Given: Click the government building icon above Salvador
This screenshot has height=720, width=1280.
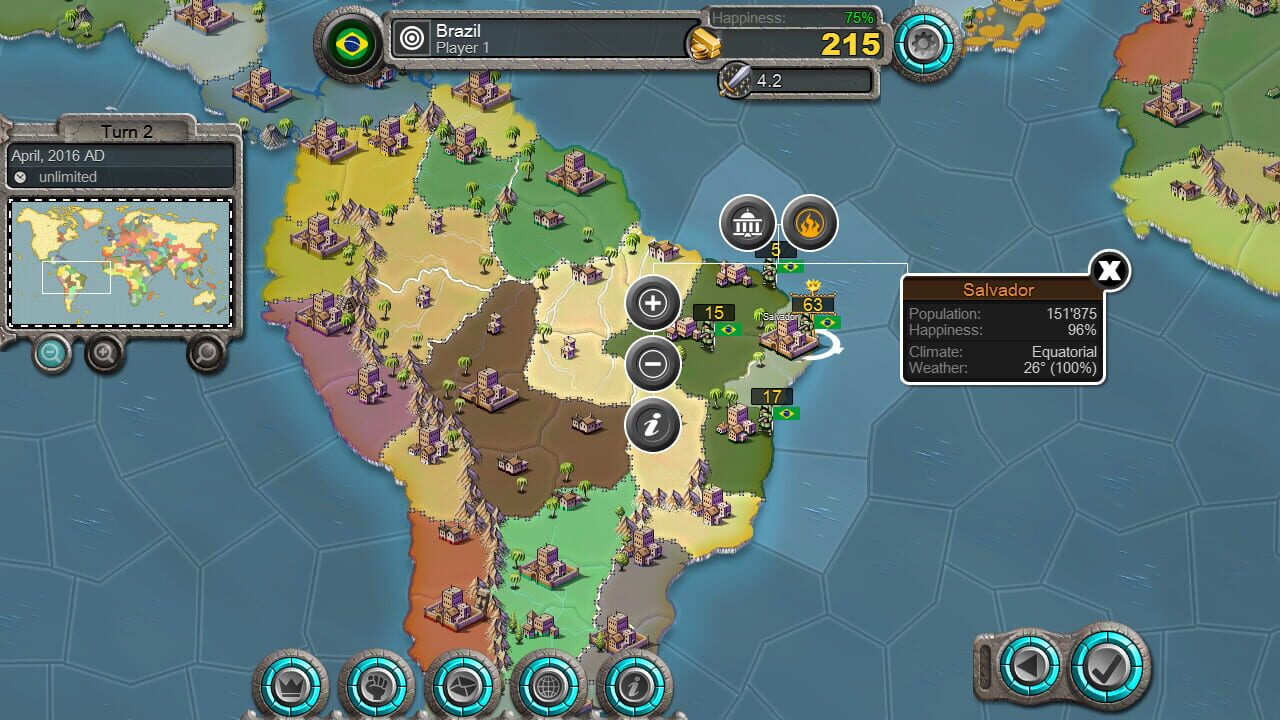Looking at the screenshot, I should click(746, 223).
